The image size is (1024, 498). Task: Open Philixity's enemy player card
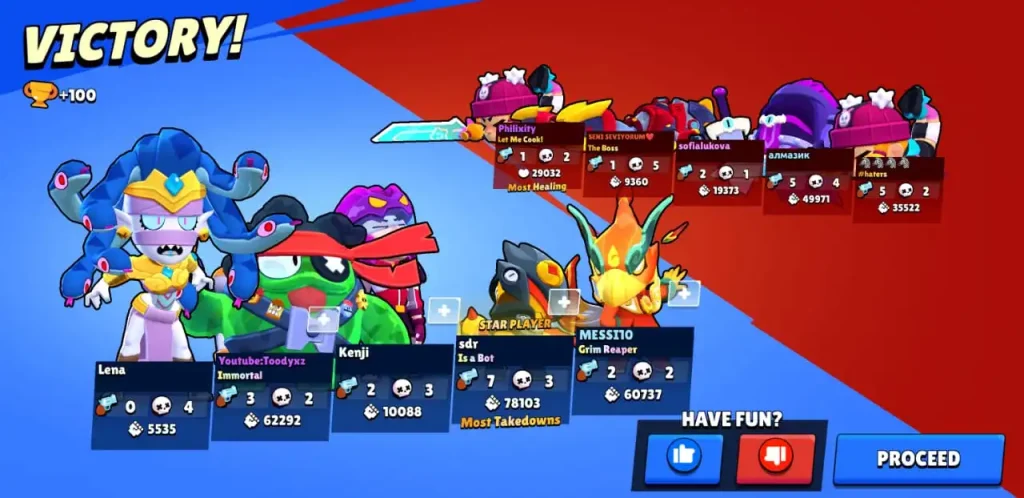tap(538, 156)
